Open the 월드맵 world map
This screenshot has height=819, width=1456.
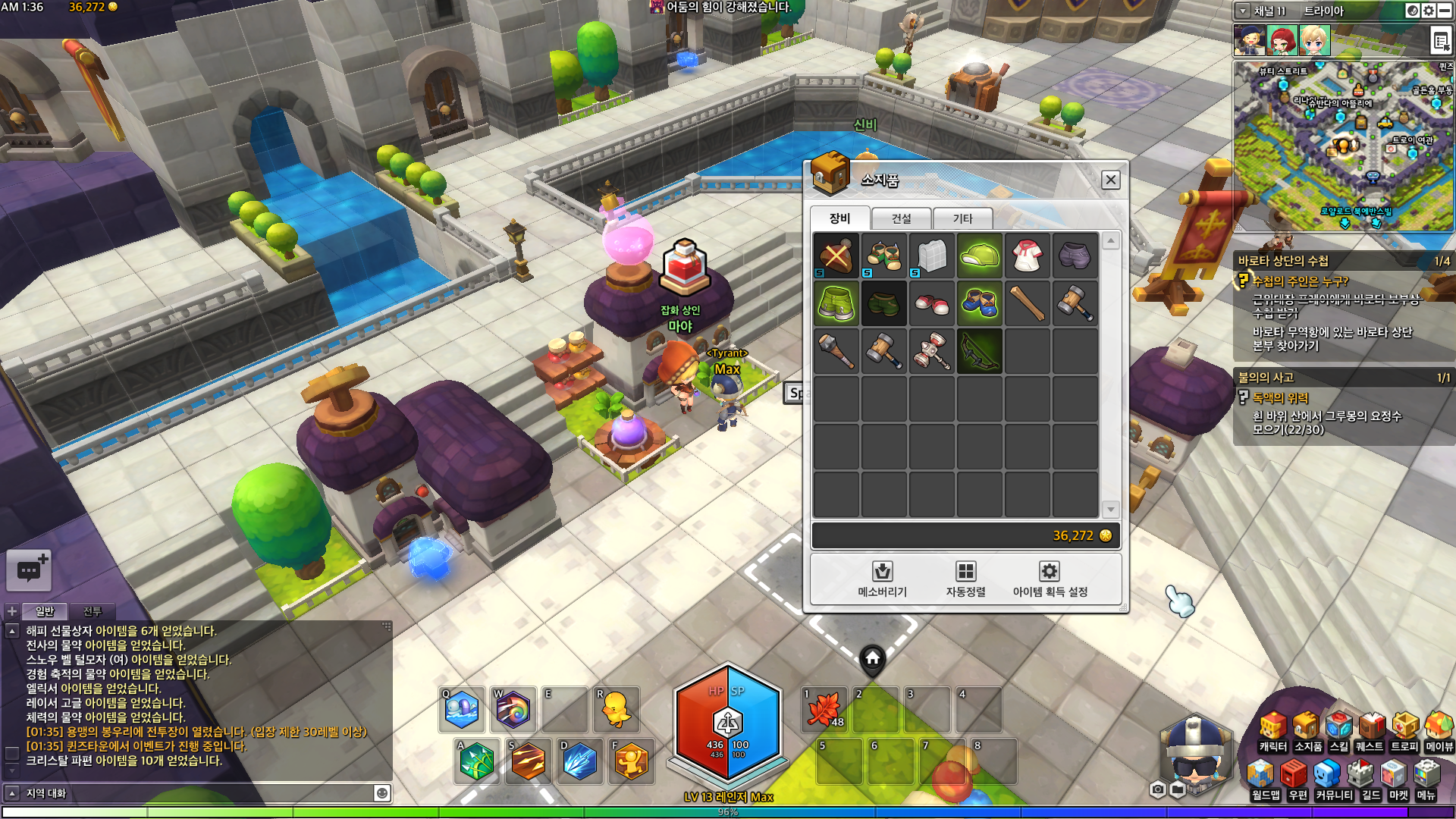(x=1265, y=781)
